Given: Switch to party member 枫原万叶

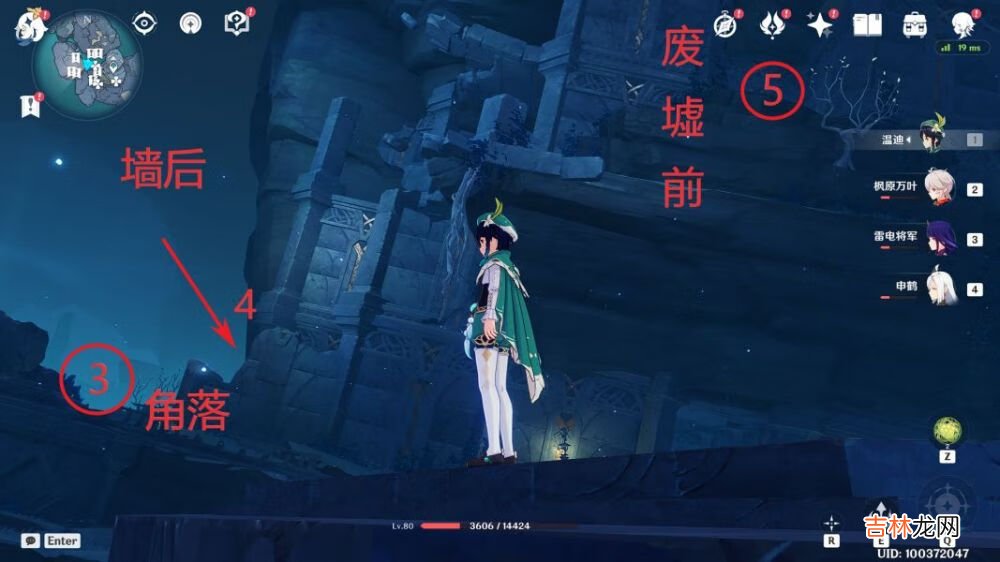Looking at the screenshot, I should click(938, 189).
